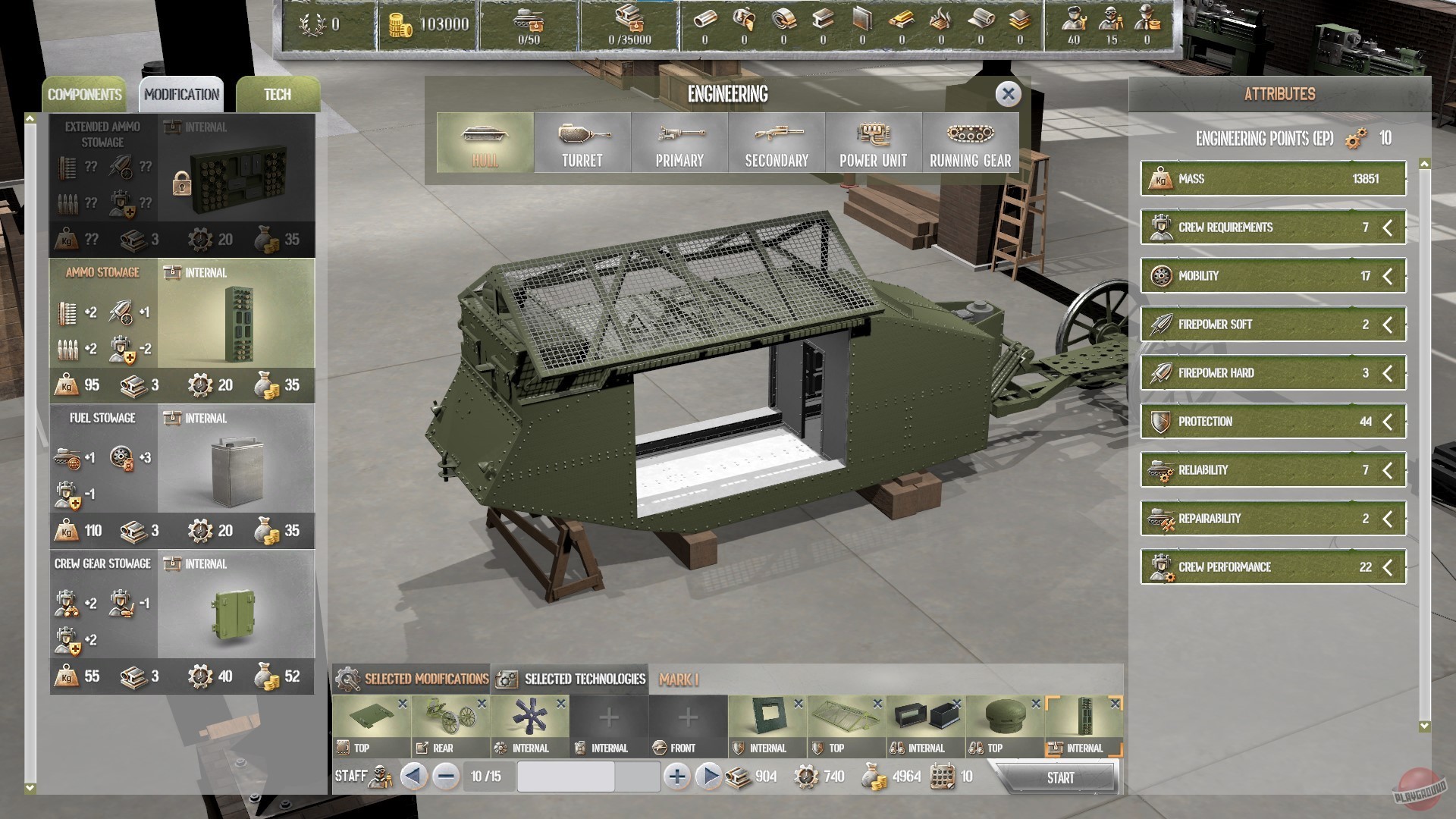Image resolution: width=1456 pixels, height=819 pixels.
Task: Open the Power Unit section
Action: 874,143
